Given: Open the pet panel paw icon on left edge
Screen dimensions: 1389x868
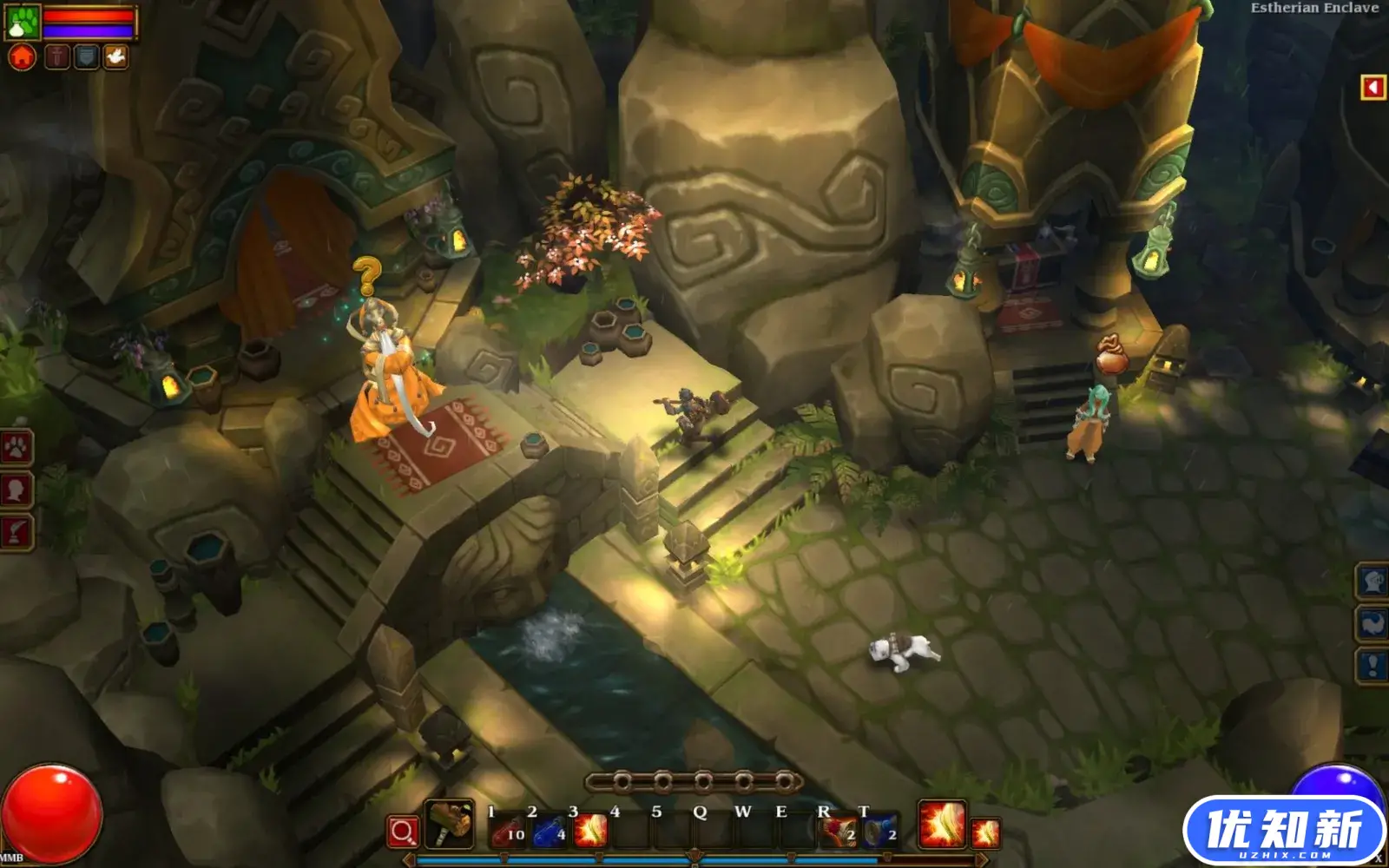Looking at the screenshot, I should (x=16, y=449).
